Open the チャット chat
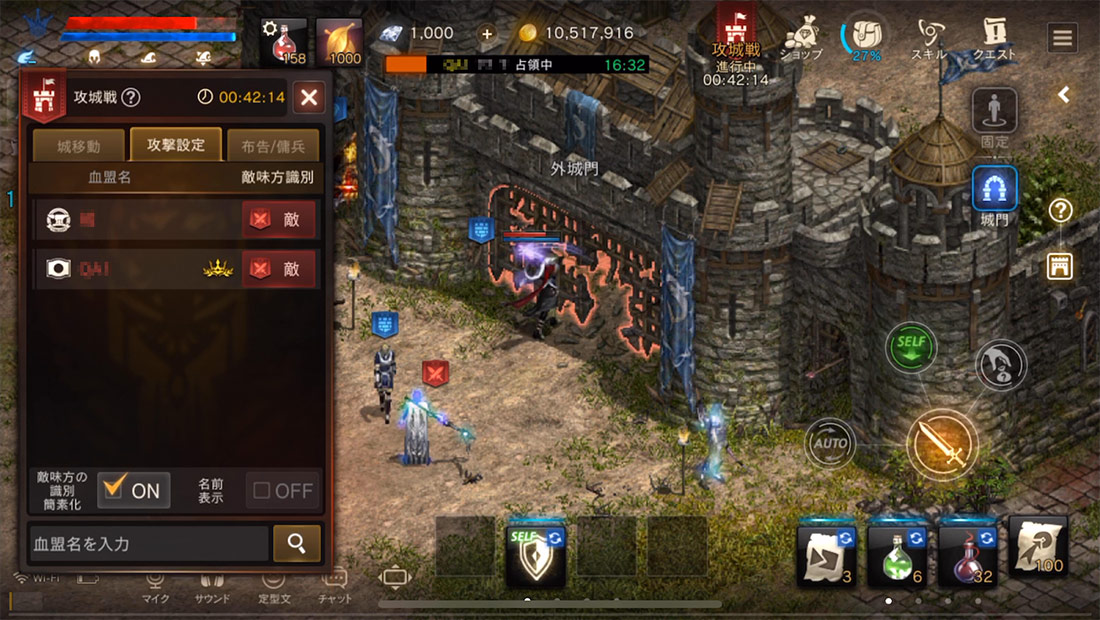The width and height of the screenshot is (1100, 620). [335, 584]
